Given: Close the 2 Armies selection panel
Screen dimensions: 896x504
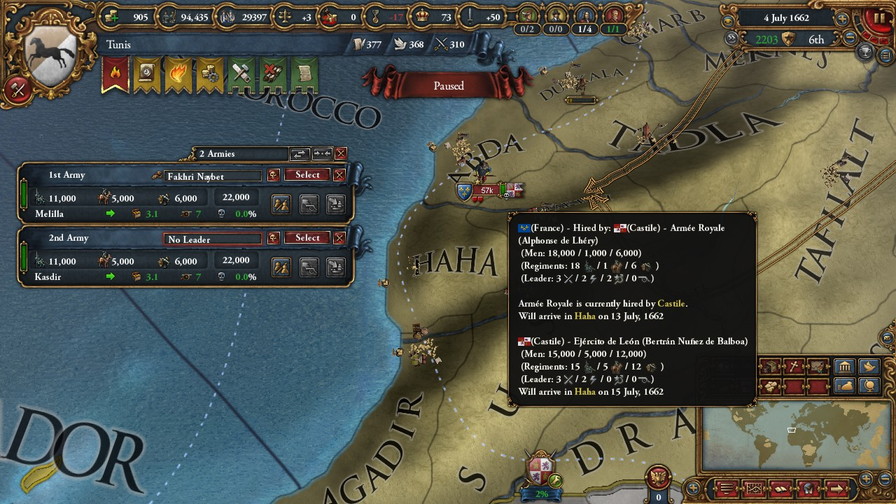Looking at the screenshot, I should pos(341,154).
